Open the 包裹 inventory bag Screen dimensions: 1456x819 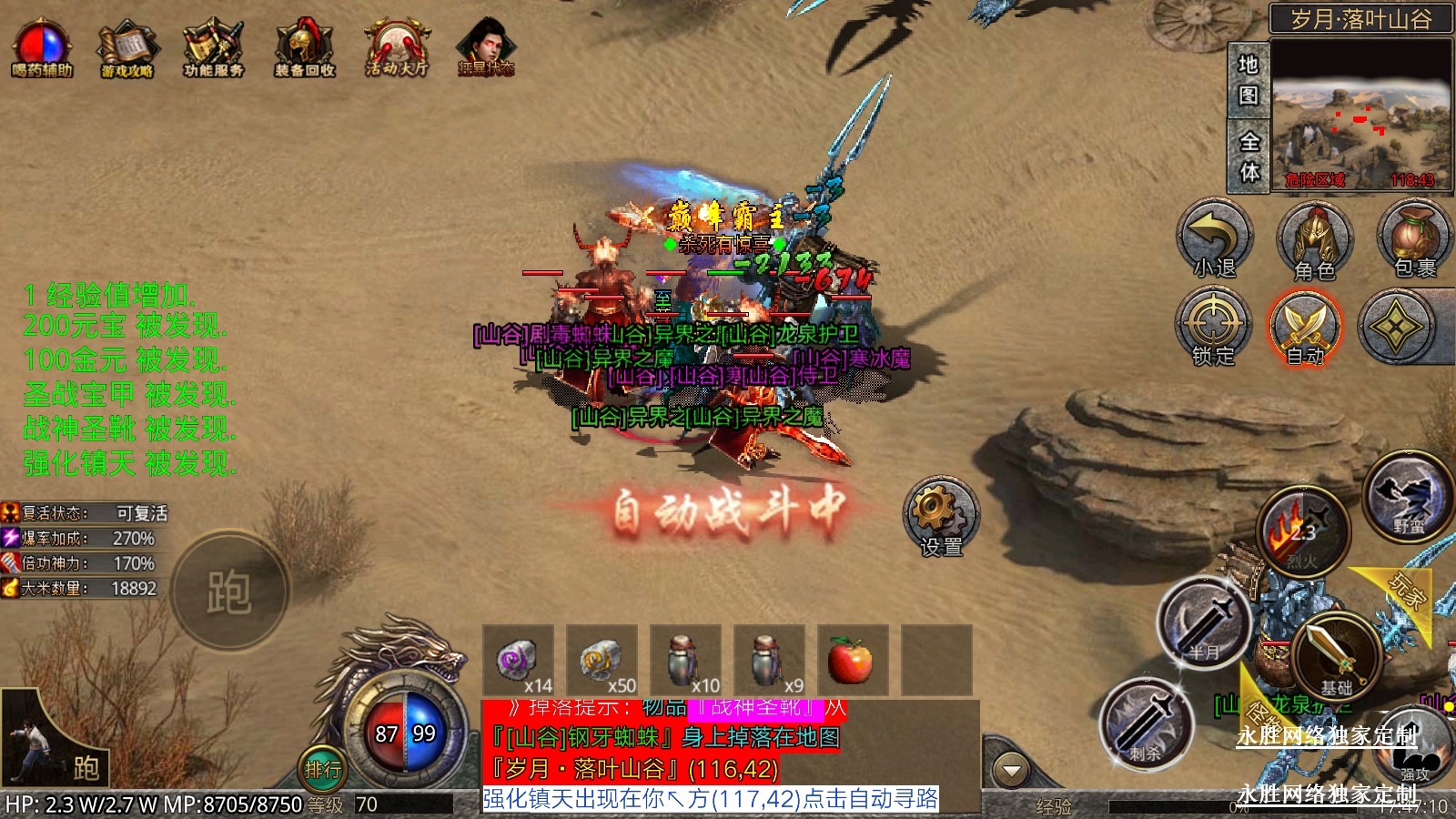[x=1414, y=239]
